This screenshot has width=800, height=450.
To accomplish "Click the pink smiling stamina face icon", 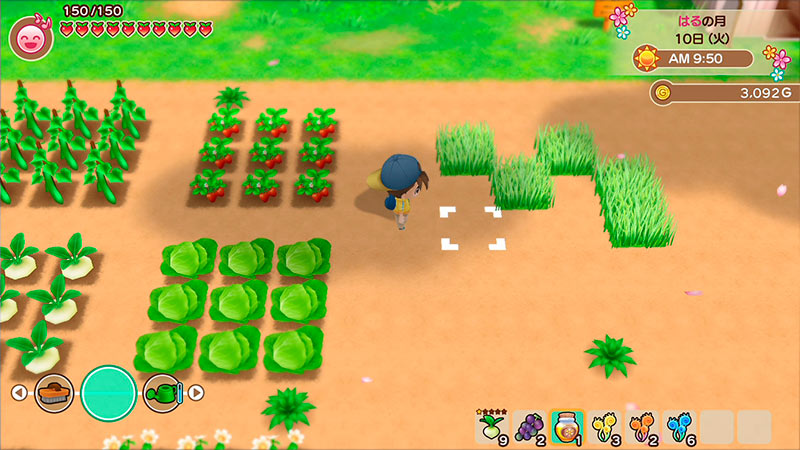I will pos(29,37).
